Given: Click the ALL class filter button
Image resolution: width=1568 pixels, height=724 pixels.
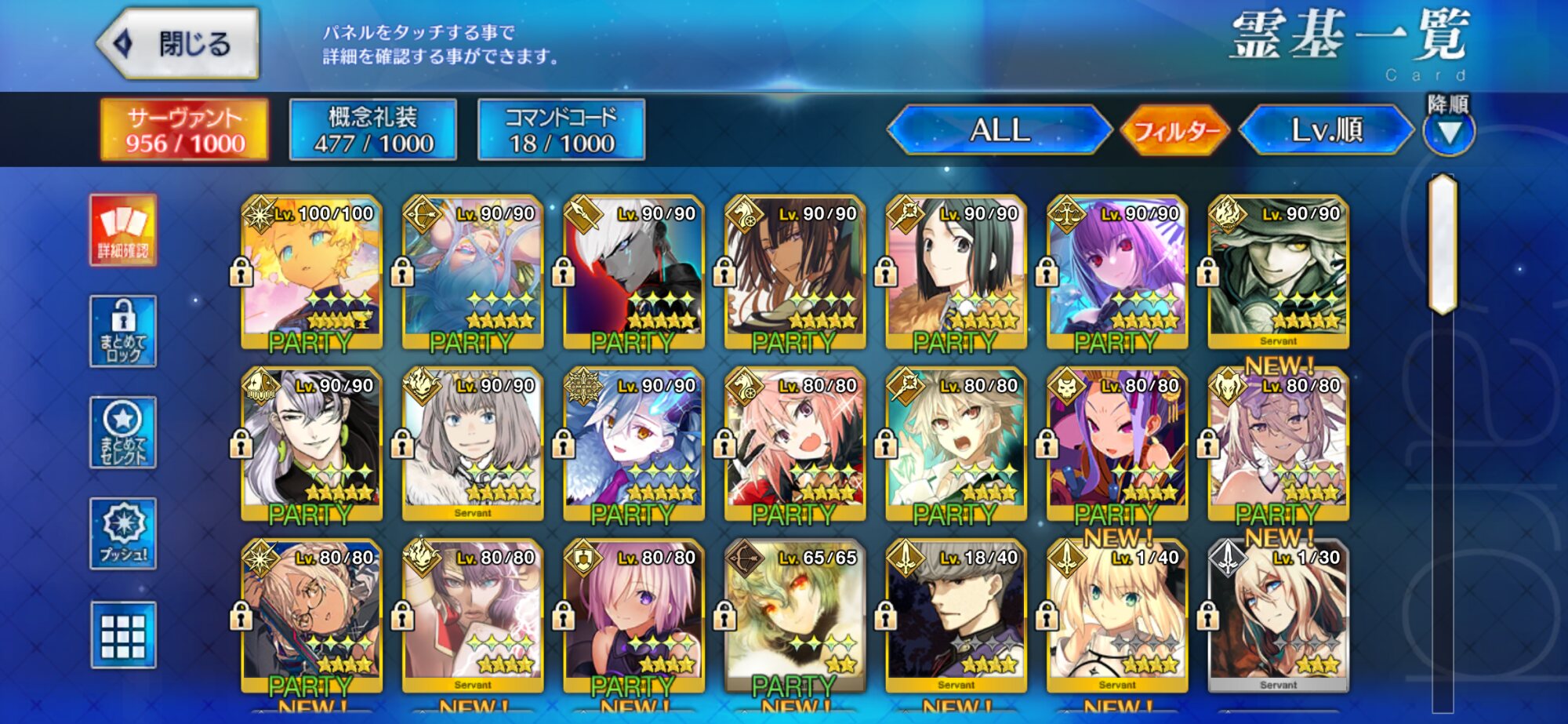Looking at the screenshot, I should pyautogui.click(x=1000, y=130).
